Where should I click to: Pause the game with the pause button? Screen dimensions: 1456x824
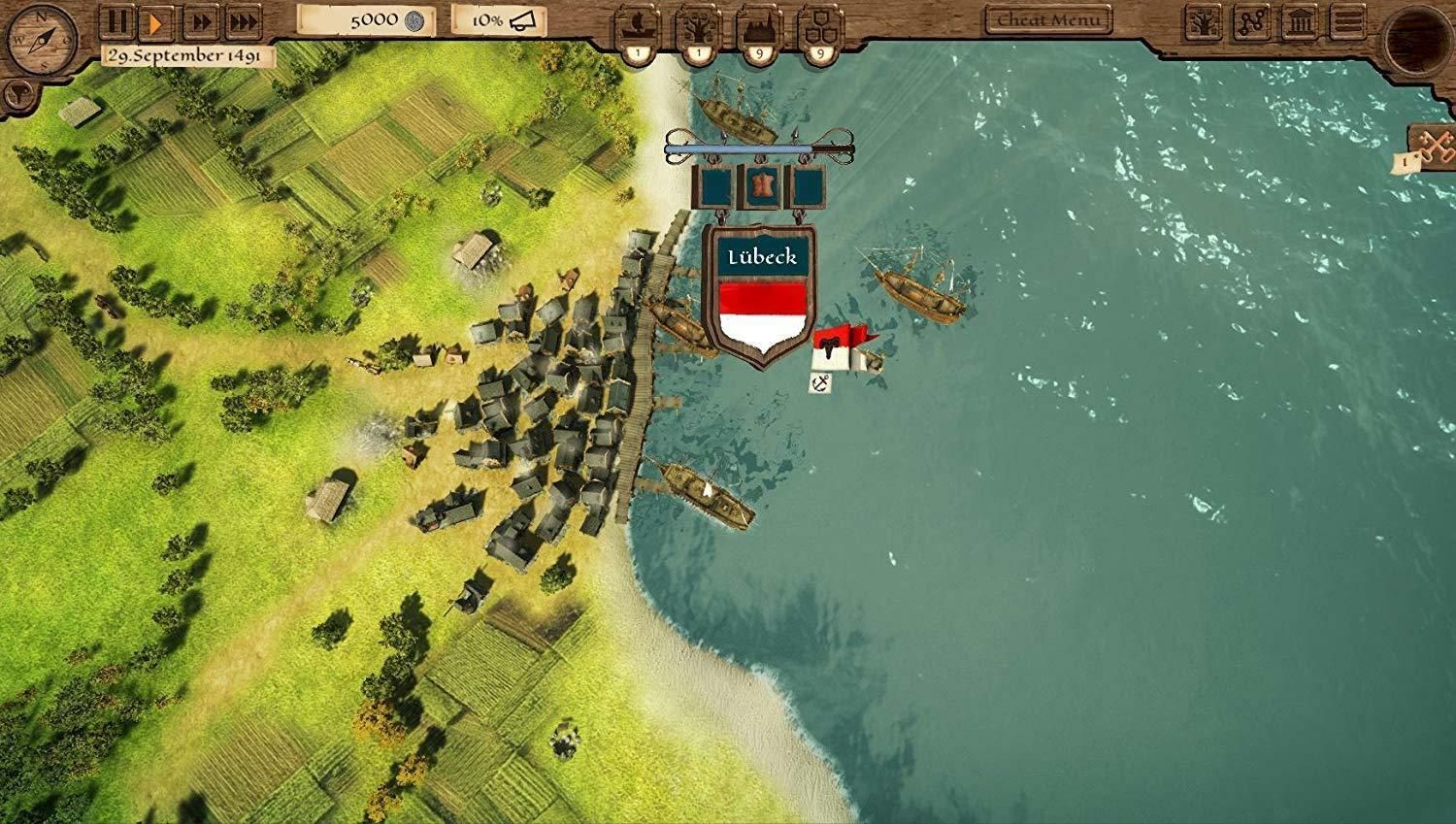[x=117, y=21]
